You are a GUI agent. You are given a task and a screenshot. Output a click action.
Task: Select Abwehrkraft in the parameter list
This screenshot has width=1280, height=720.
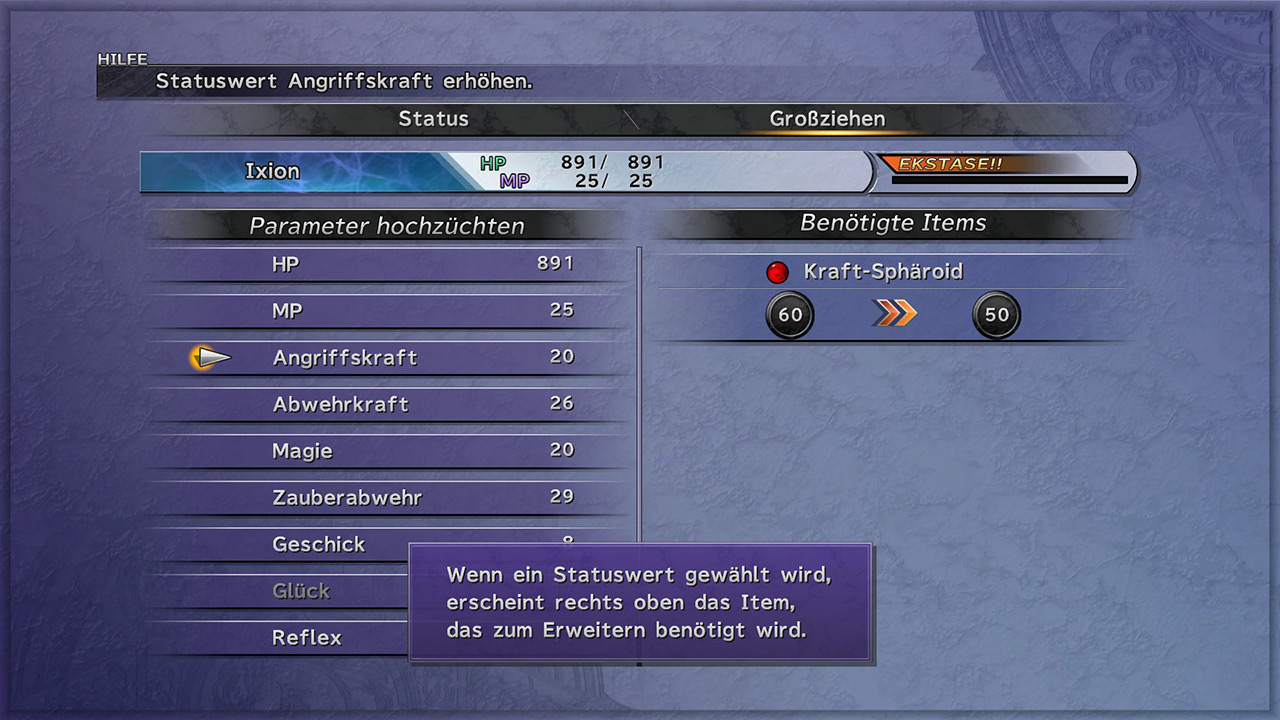(390, 404)
